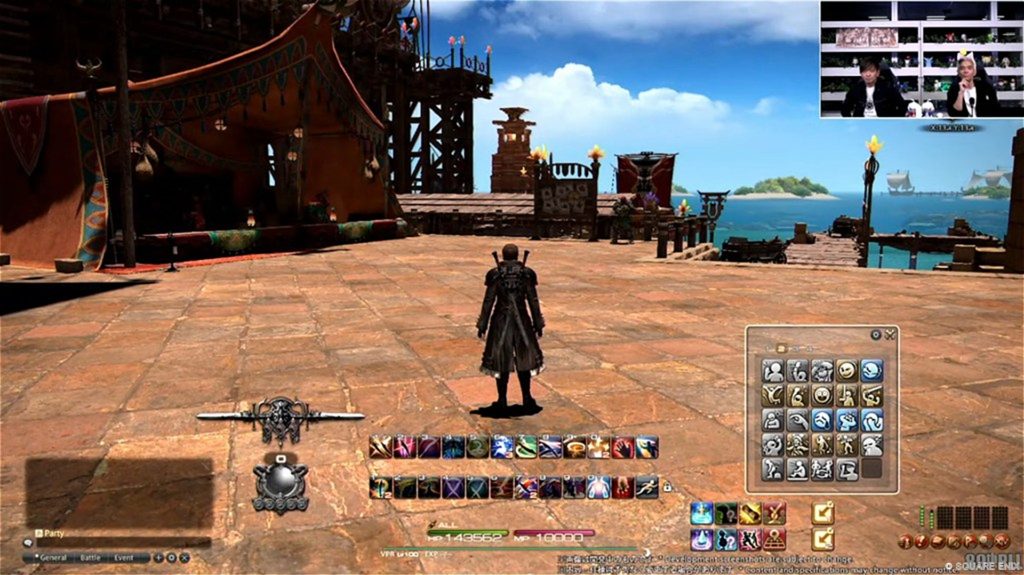
Task: Add a new chat tab with plus button
Action: coord(158,557)
